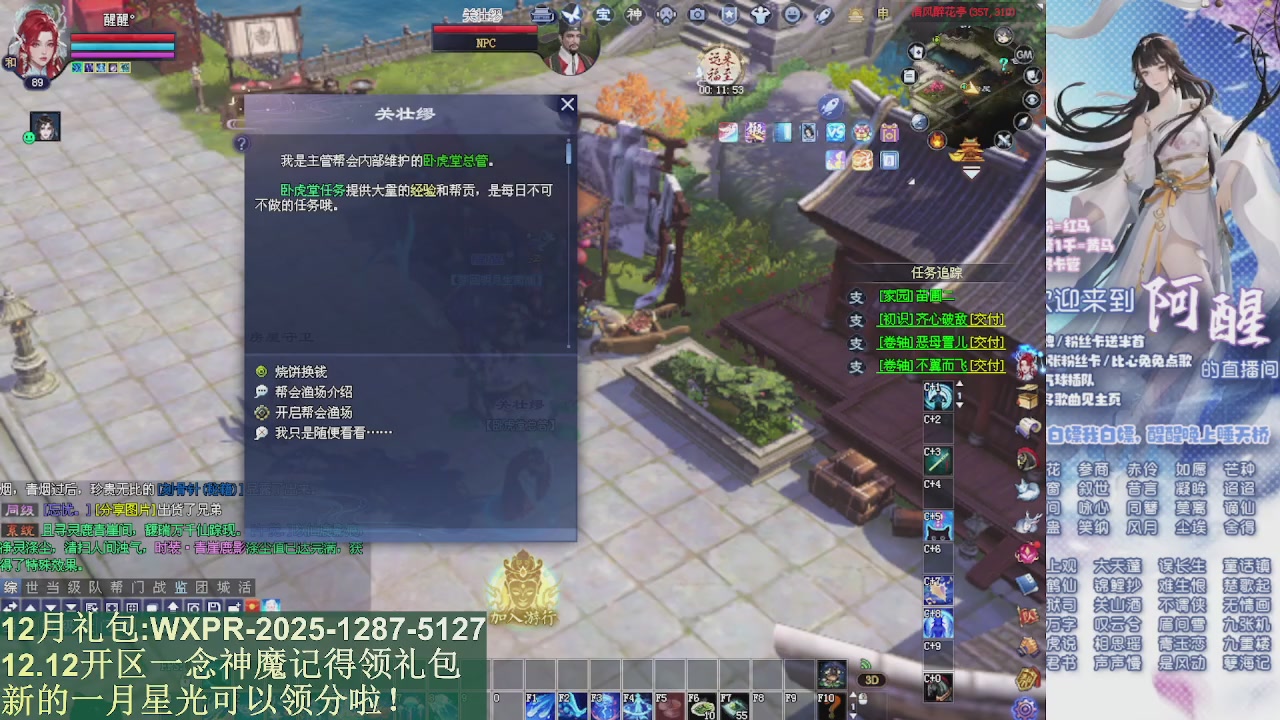Open the outfit wardrobe shirt icon

(760, 13)
